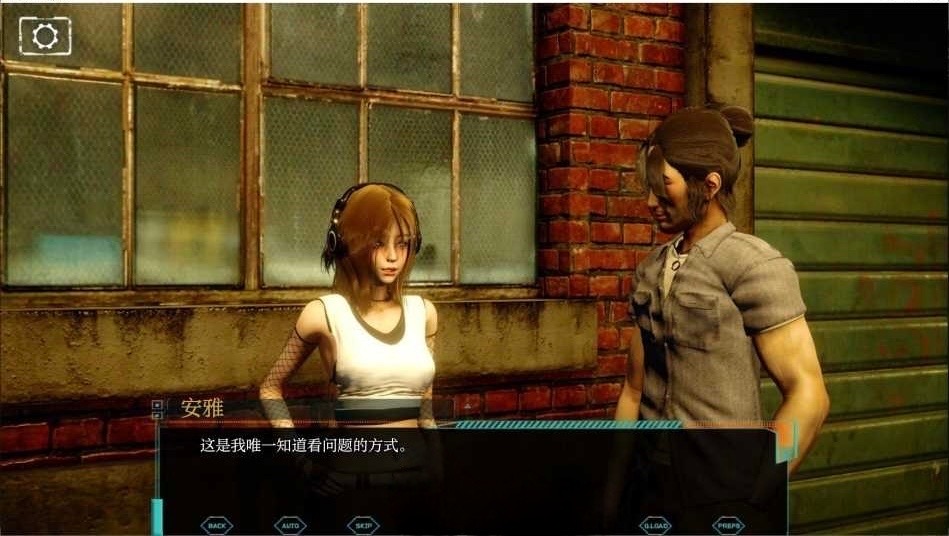Enable AUTO dialogue advance
The height and width of the screenshot is (536, 949).
click(290, 524)
